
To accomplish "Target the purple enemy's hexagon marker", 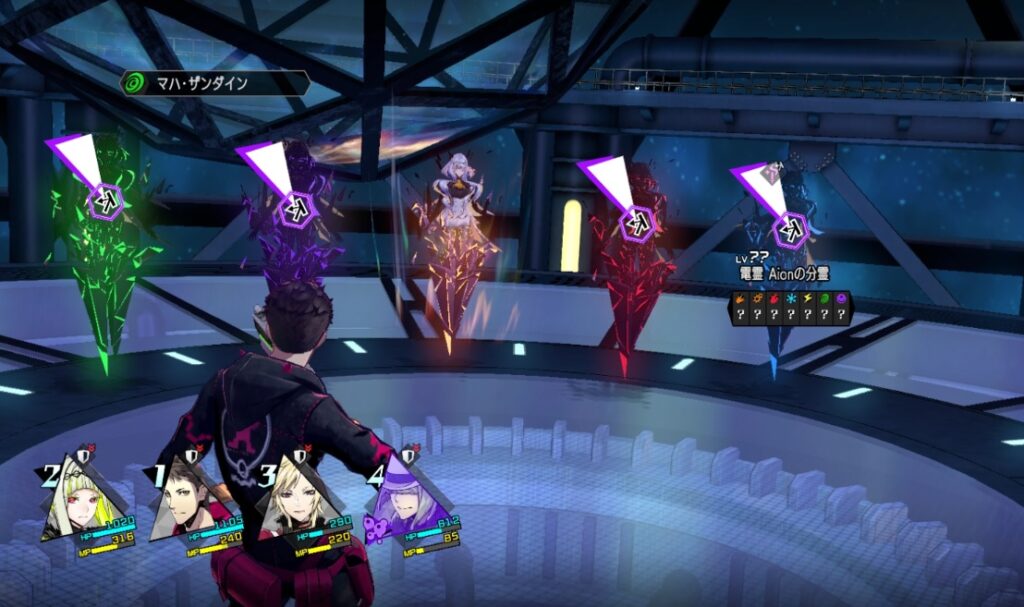I will tap(296, 209).
